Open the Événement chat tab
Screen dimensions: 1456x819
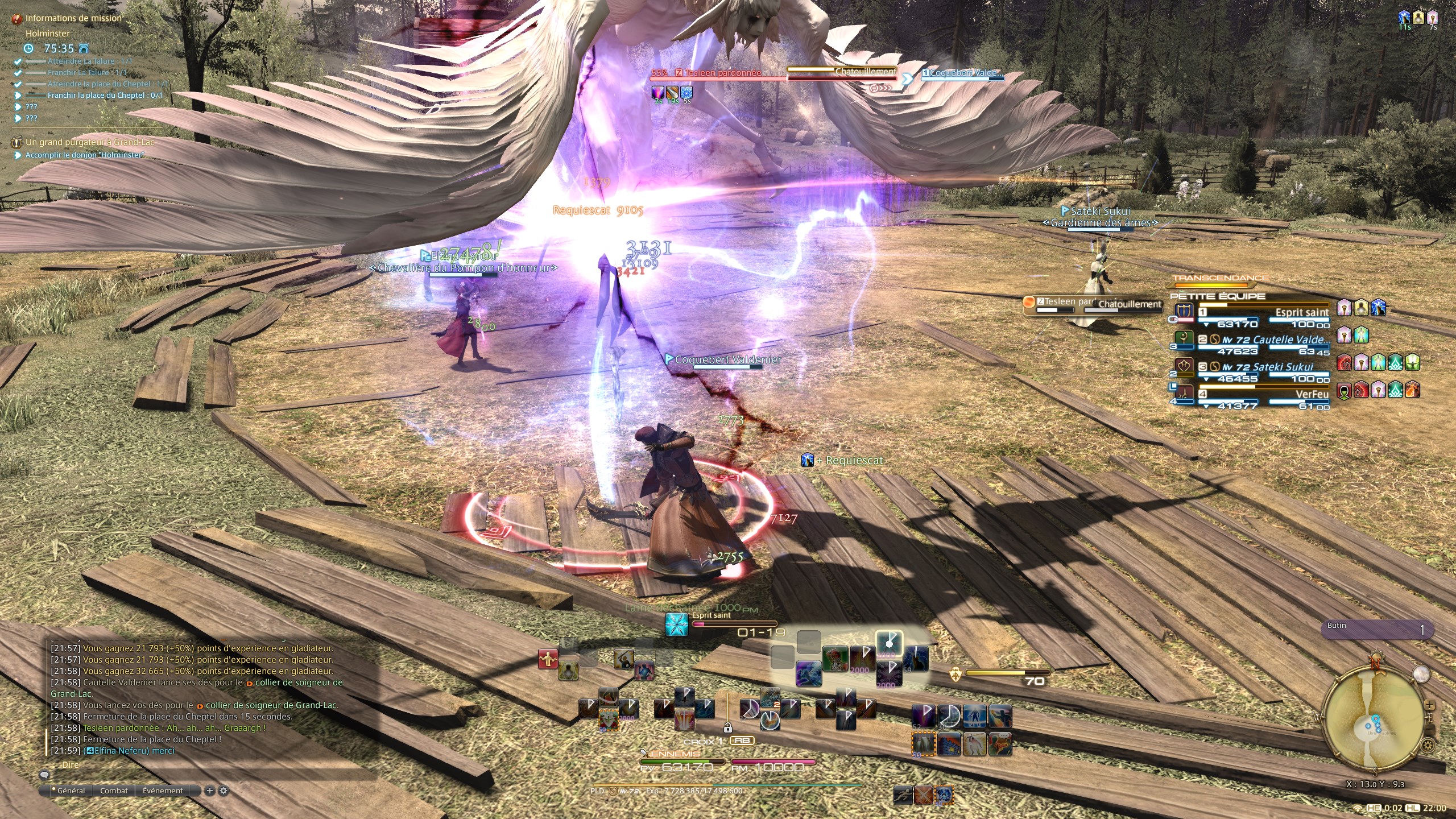click(163, 791)
